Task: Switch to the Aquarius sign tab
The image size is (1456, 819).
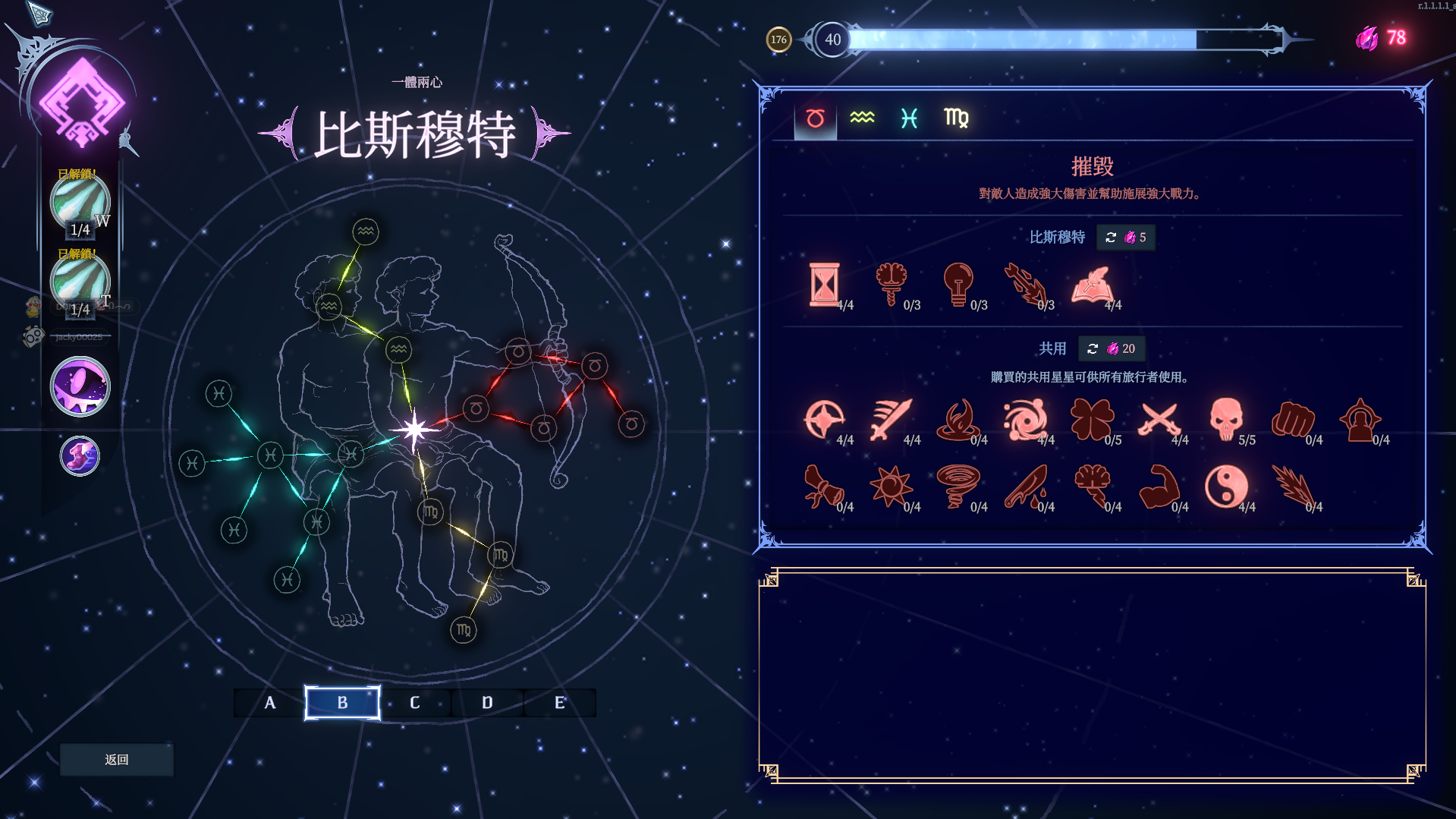Action: point(862,118)
